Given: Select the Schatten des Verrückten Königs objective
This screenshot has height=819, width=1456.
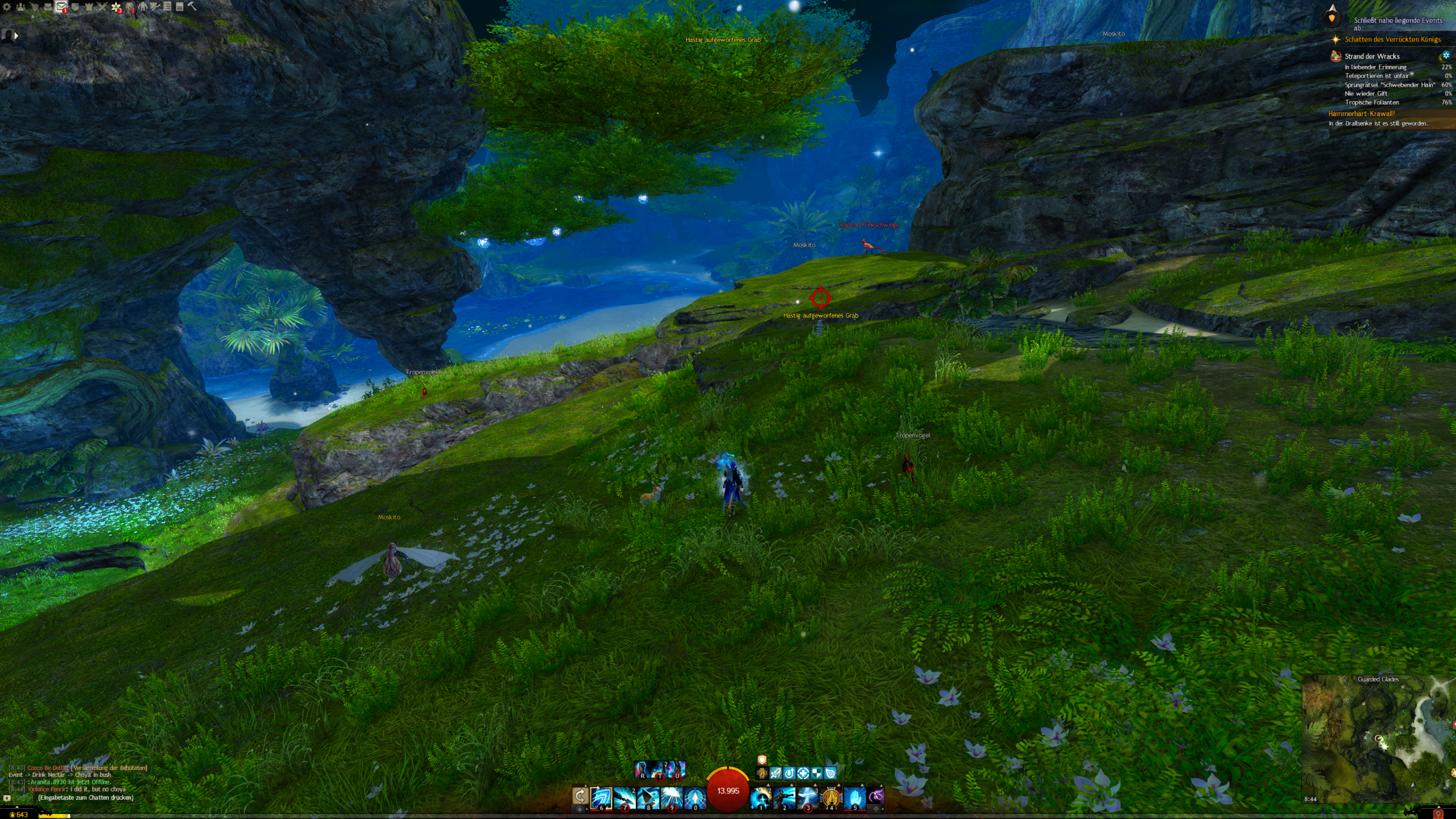Looking at the screenshot, I should click(1392, 39).
